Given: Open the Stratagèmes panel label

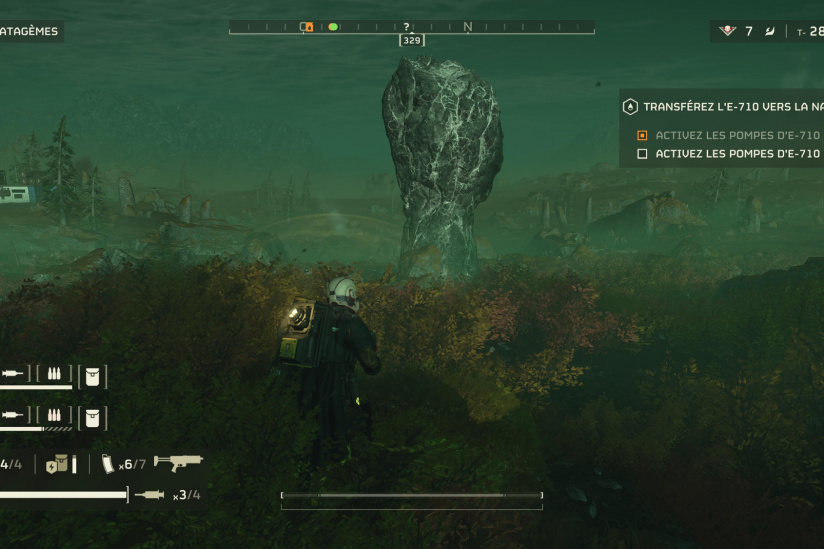Looking at the screenshot, I should tap(30, 31).
